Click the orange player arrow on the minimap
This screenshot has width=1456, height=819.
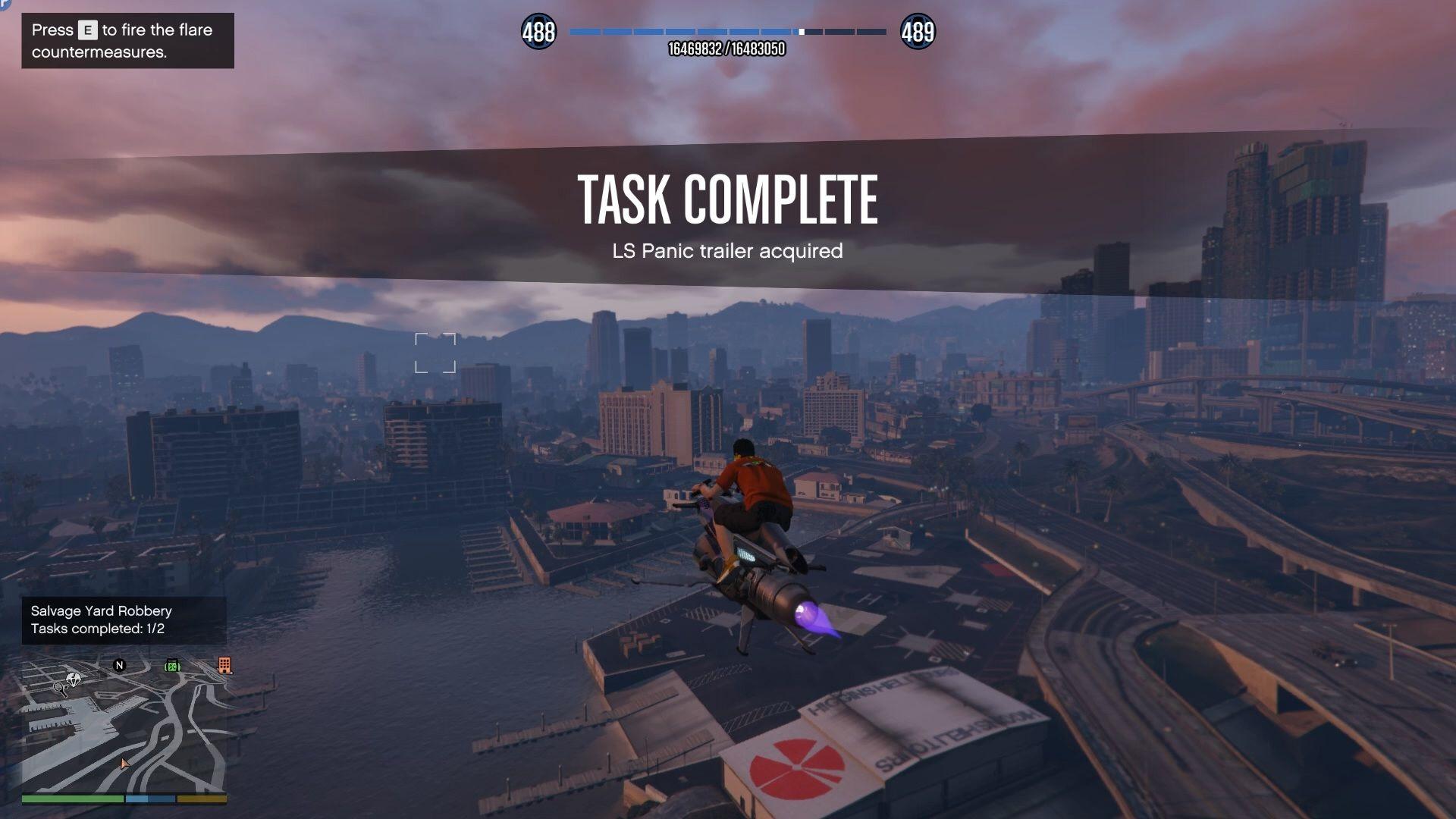pos(125,764)
